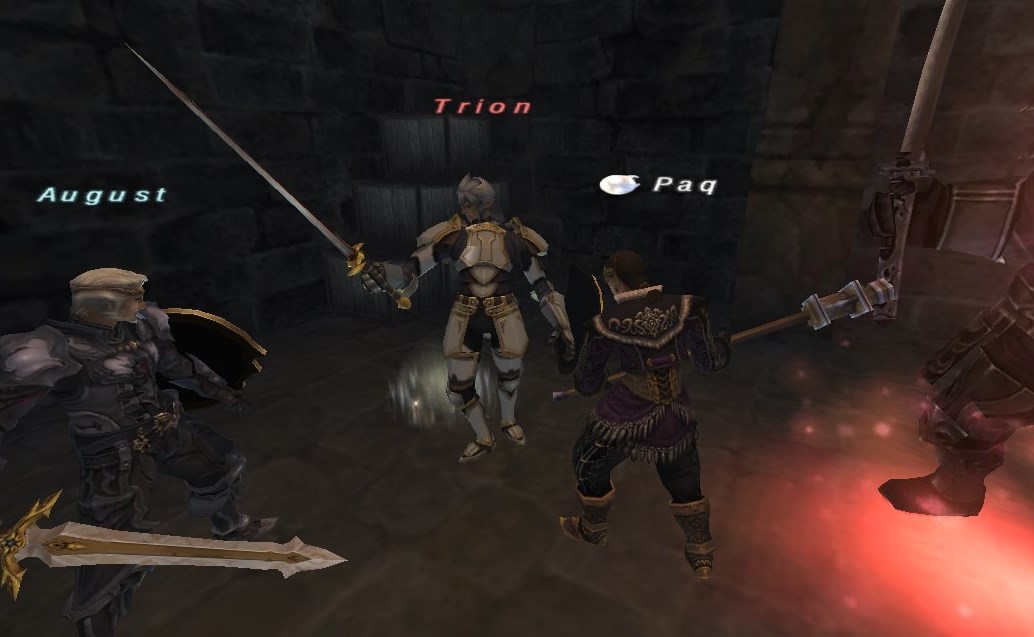Select the Trion name label
Image resolution: width=1034 pixels, height=637 pixels.
tap(482, 106)
